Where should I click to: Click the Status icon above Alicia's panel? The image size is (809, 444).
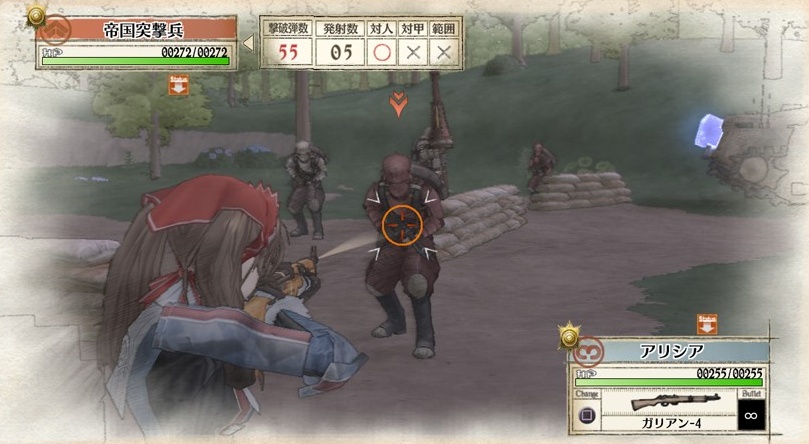coord(707,325)
